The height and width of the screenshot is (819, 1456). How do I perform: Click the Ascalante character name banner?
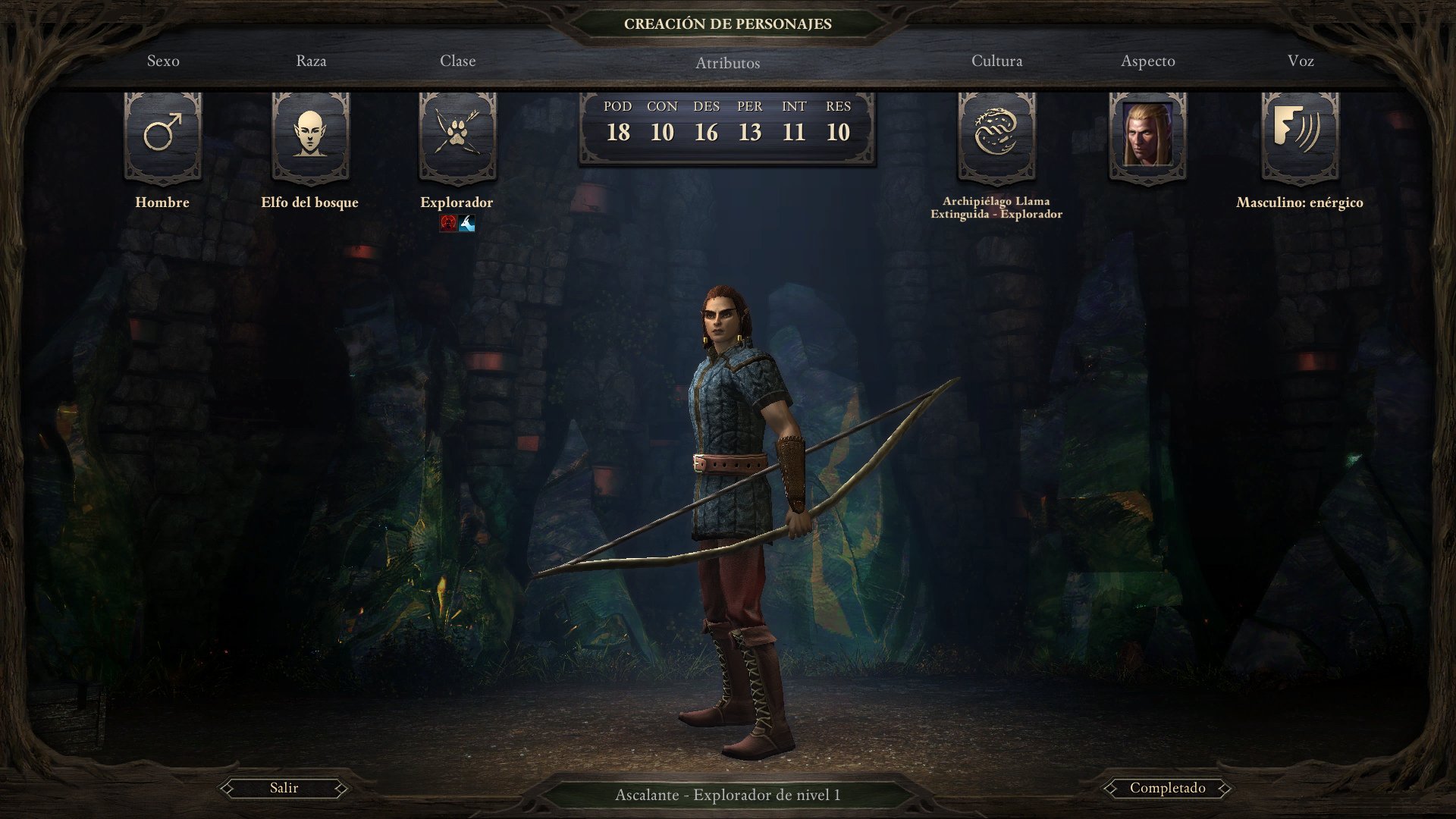[727, 794]
